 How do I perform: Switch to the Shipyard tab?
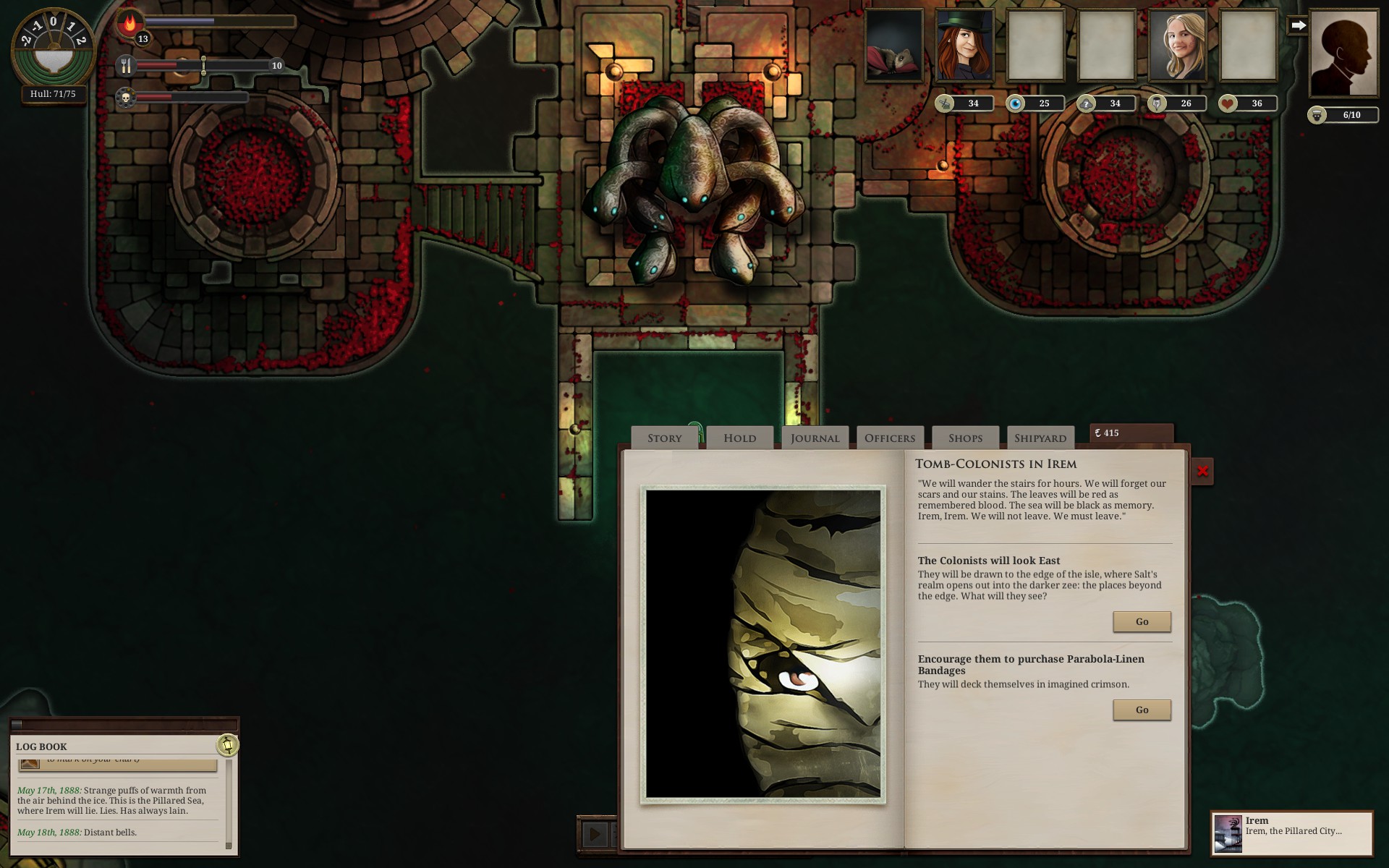[1040, 438]
